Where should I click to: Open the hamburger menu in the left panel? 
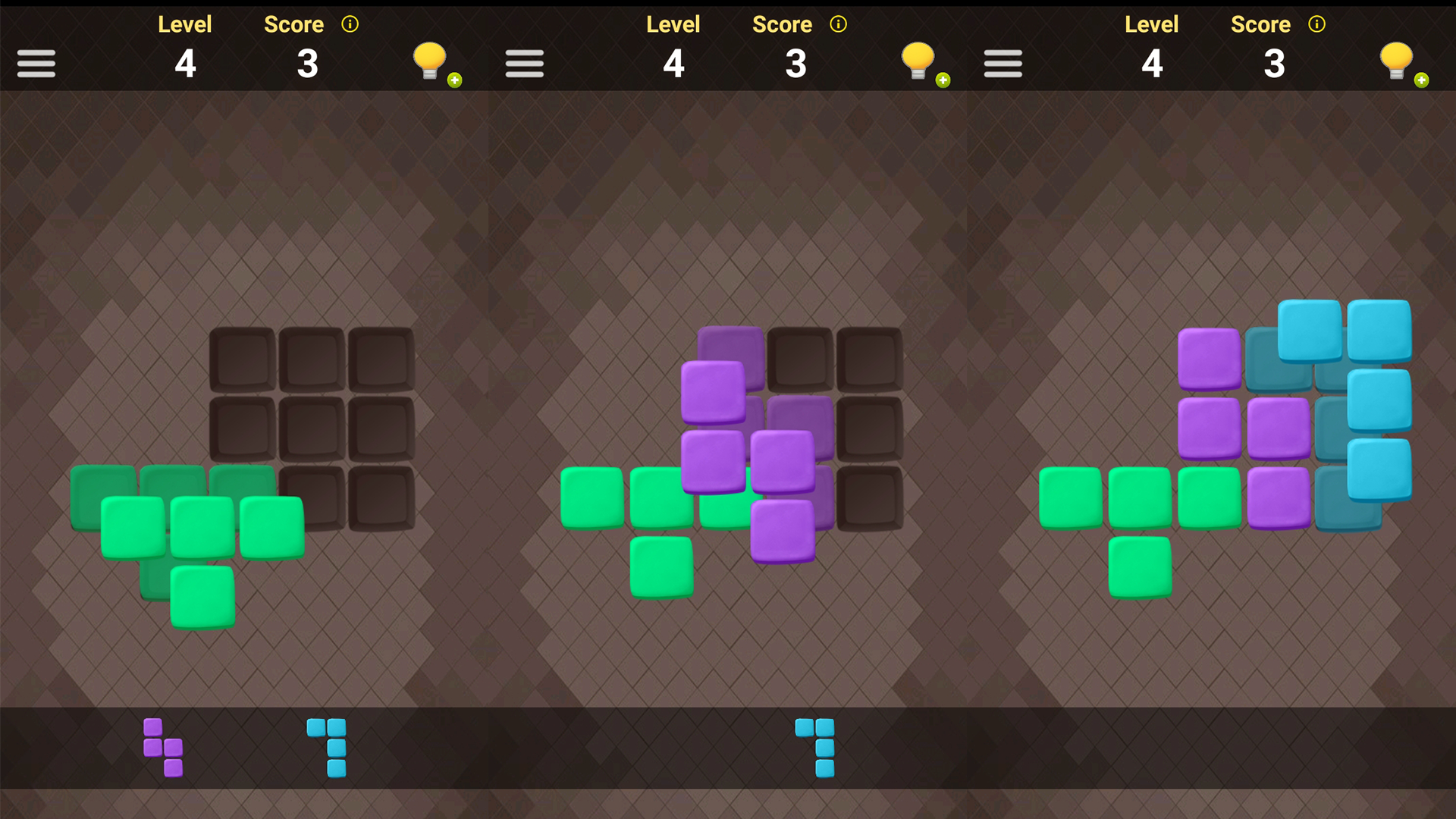36,64
